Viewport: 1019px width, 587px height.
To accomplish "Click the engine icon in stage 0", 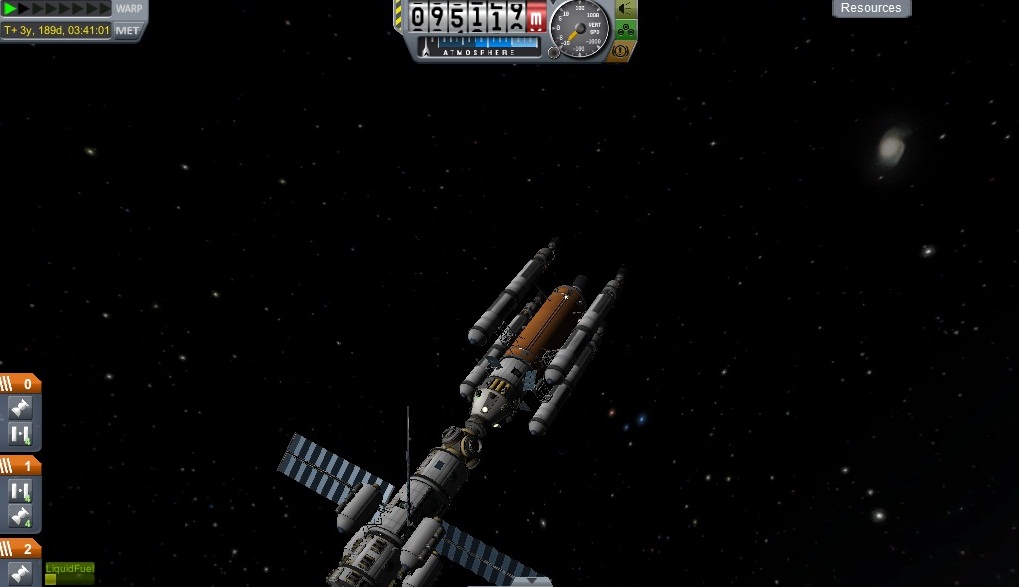I will pos(21,408).
